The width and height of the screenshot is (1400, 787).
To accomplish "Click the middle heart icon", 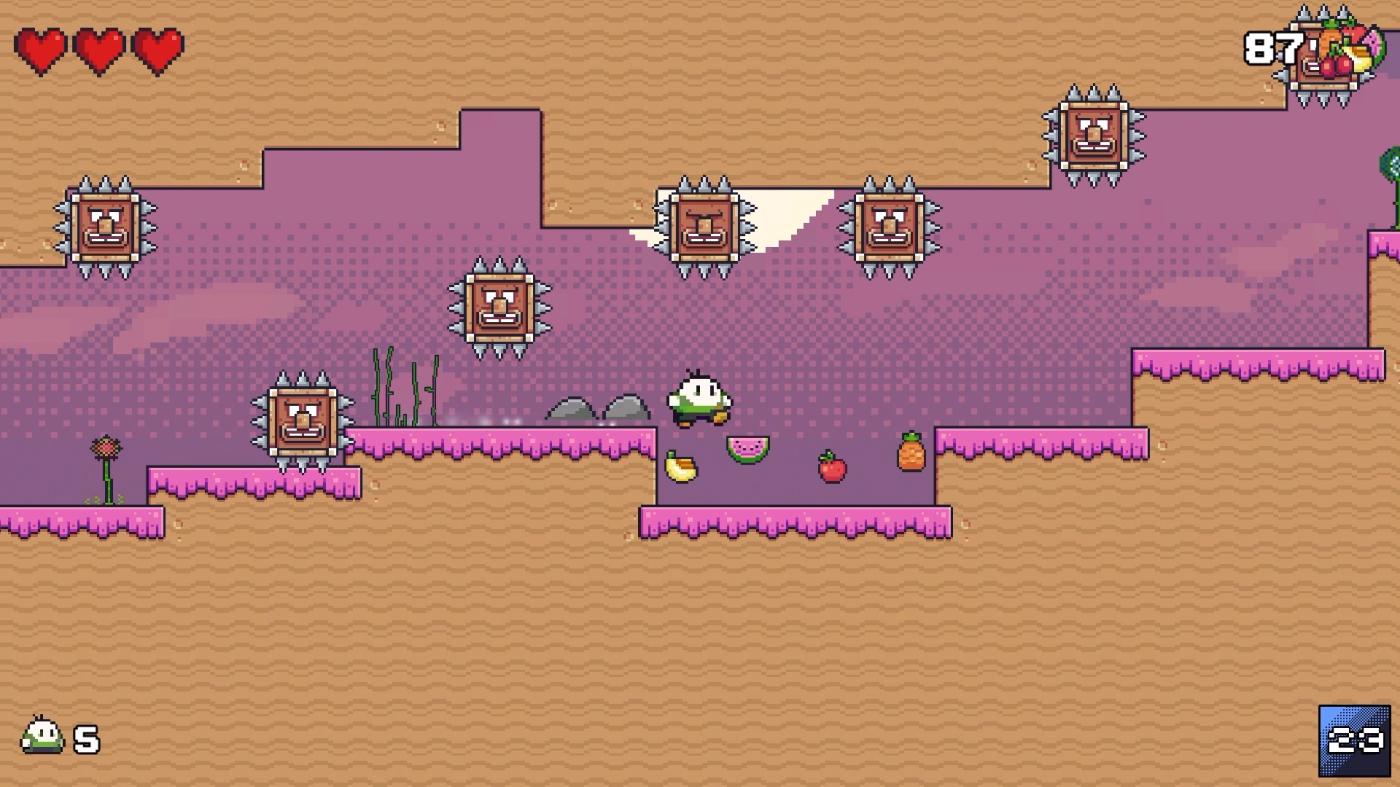I will pos(97,47).
